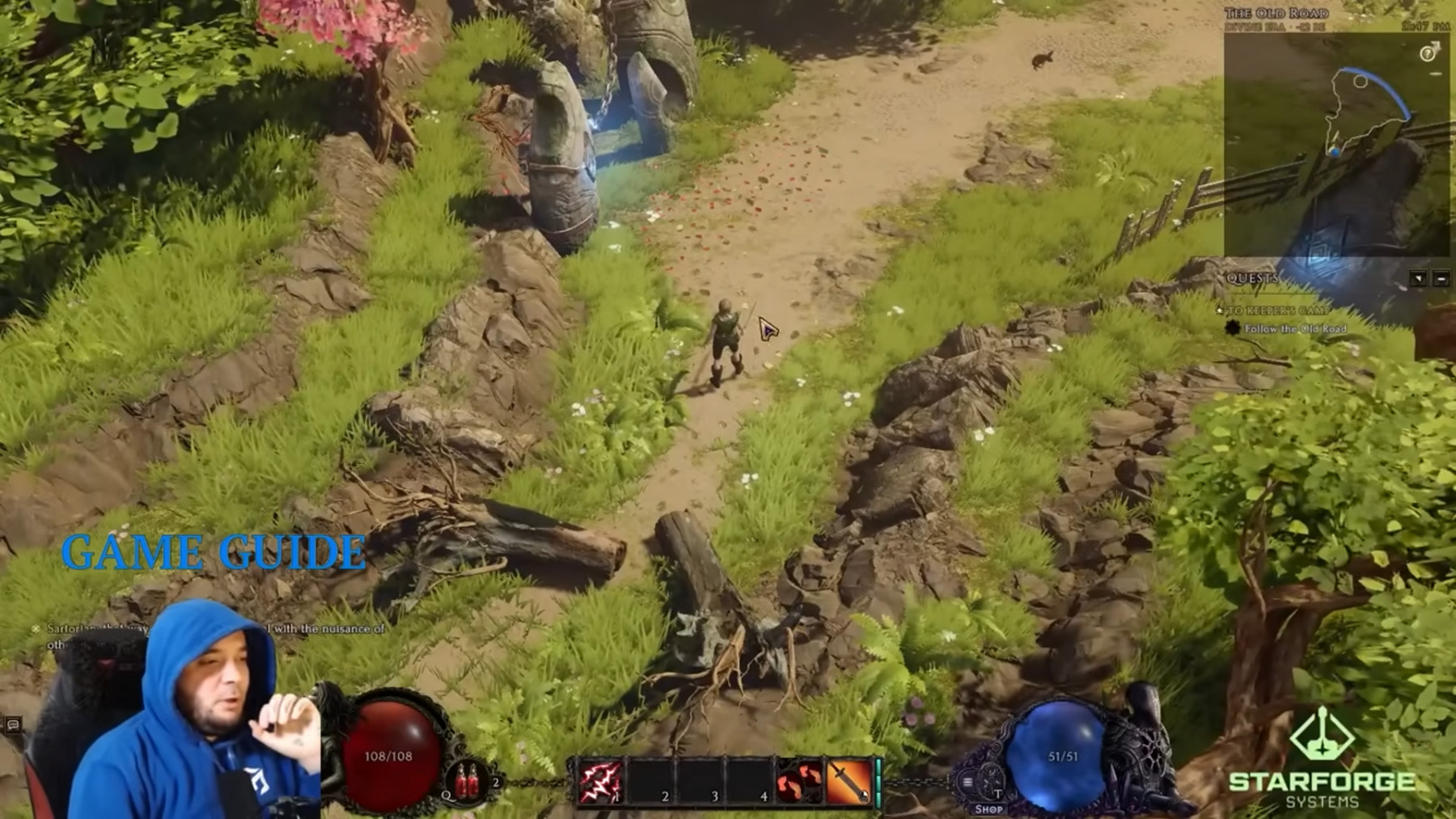The image size is (1456, 819).
Task: Collapse the Quests tracker with the minus button
Action: pos(1441,279)
